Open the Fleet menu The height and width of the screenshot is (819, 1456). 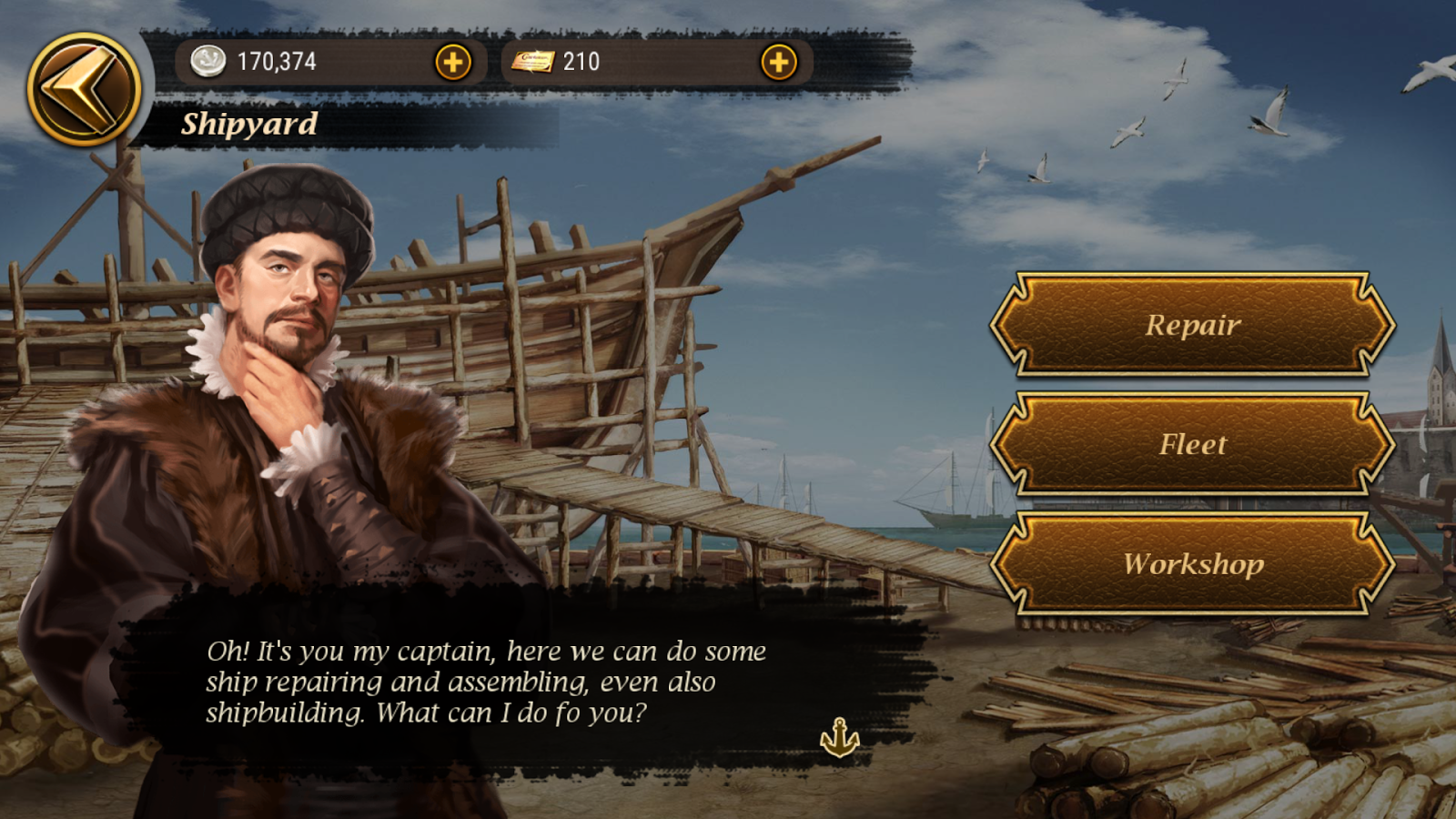coord(1192,444)
